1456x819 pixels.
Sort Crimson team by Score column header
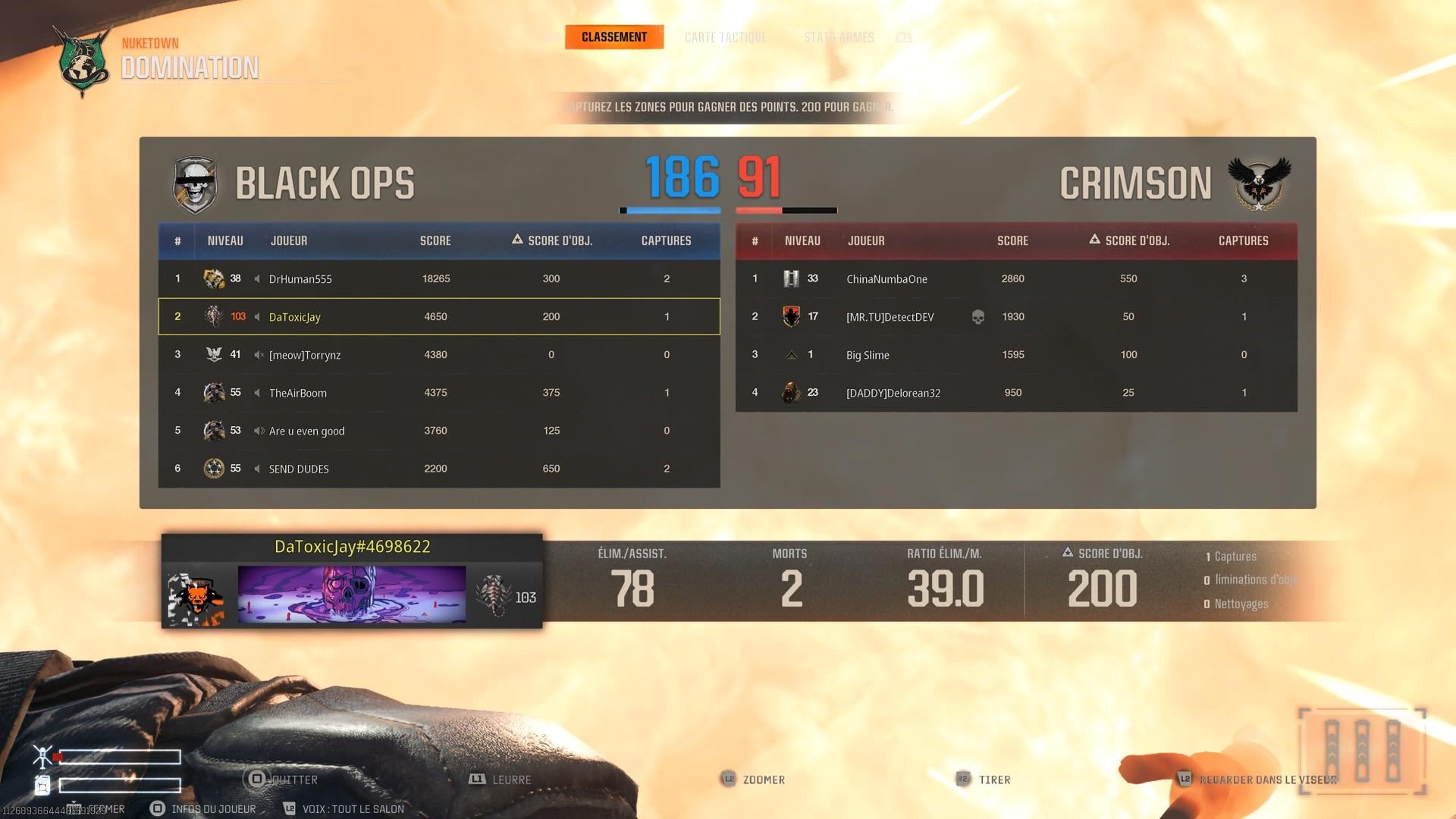[x=1012, y=241]
